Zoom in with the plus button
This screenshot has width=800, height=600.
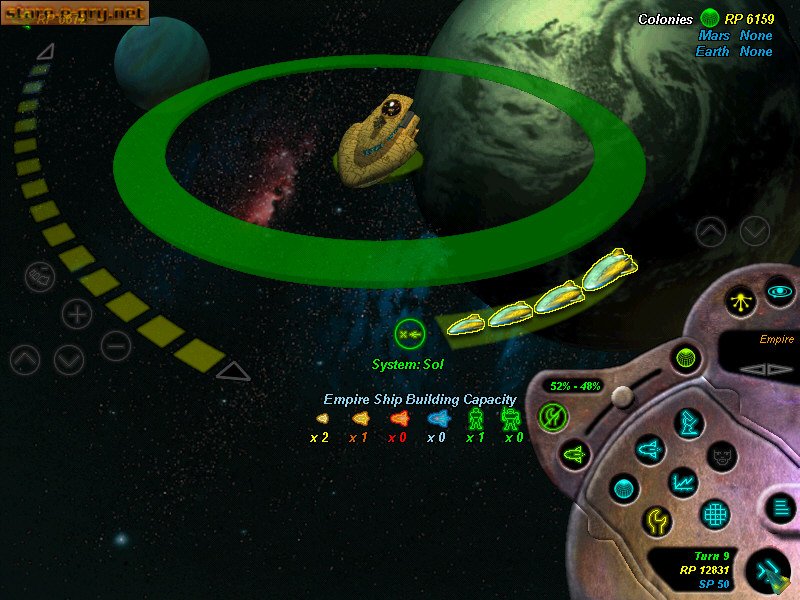coord(77,313)
